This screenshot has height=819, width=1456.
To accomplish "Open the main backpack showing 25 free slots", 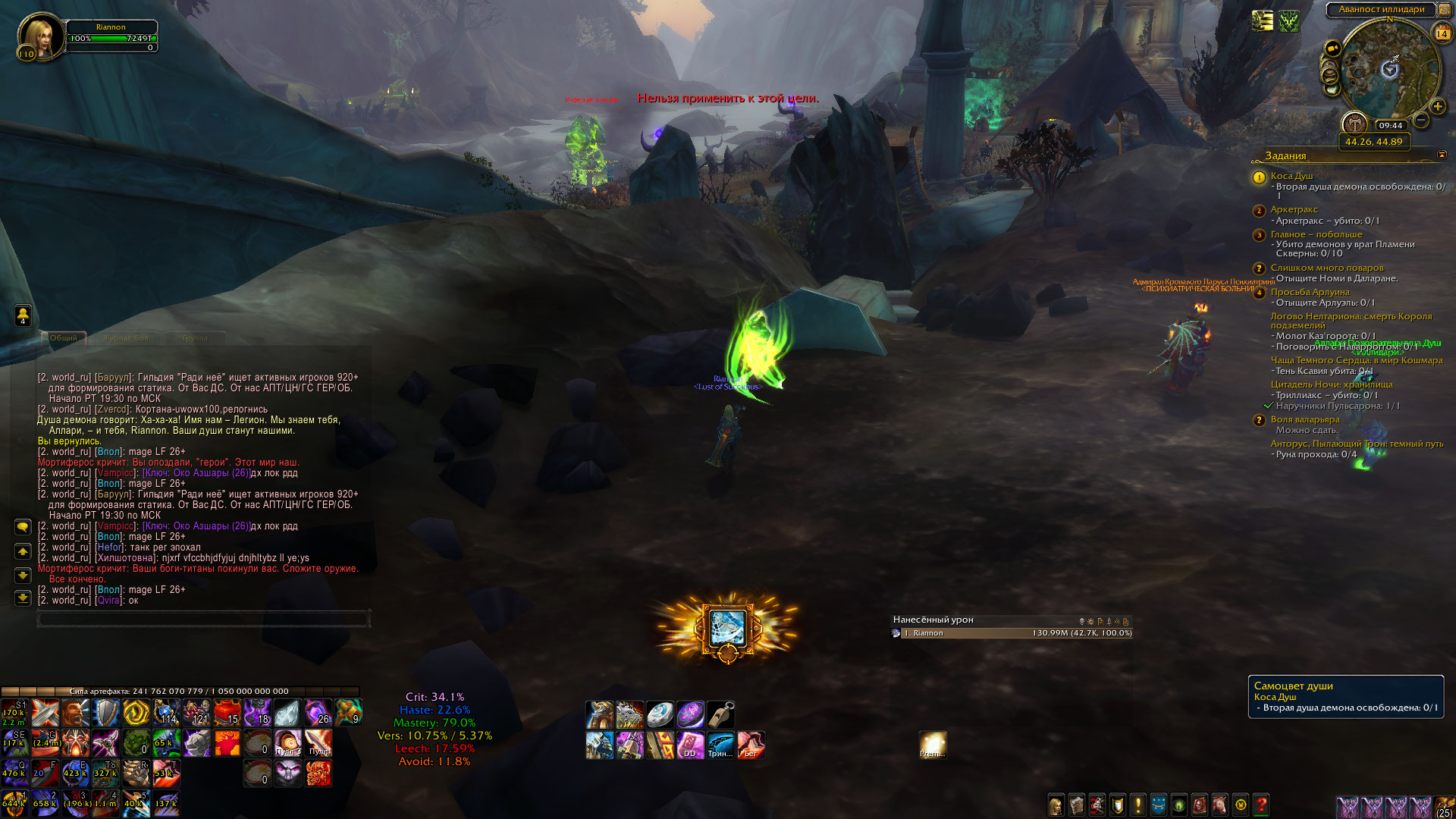I will (x=1444, y=806).
